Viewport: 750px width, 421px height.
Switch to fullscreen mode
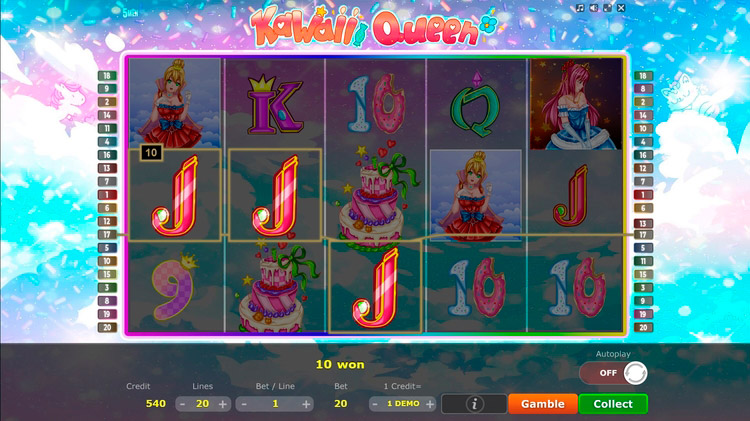(607, 8)
